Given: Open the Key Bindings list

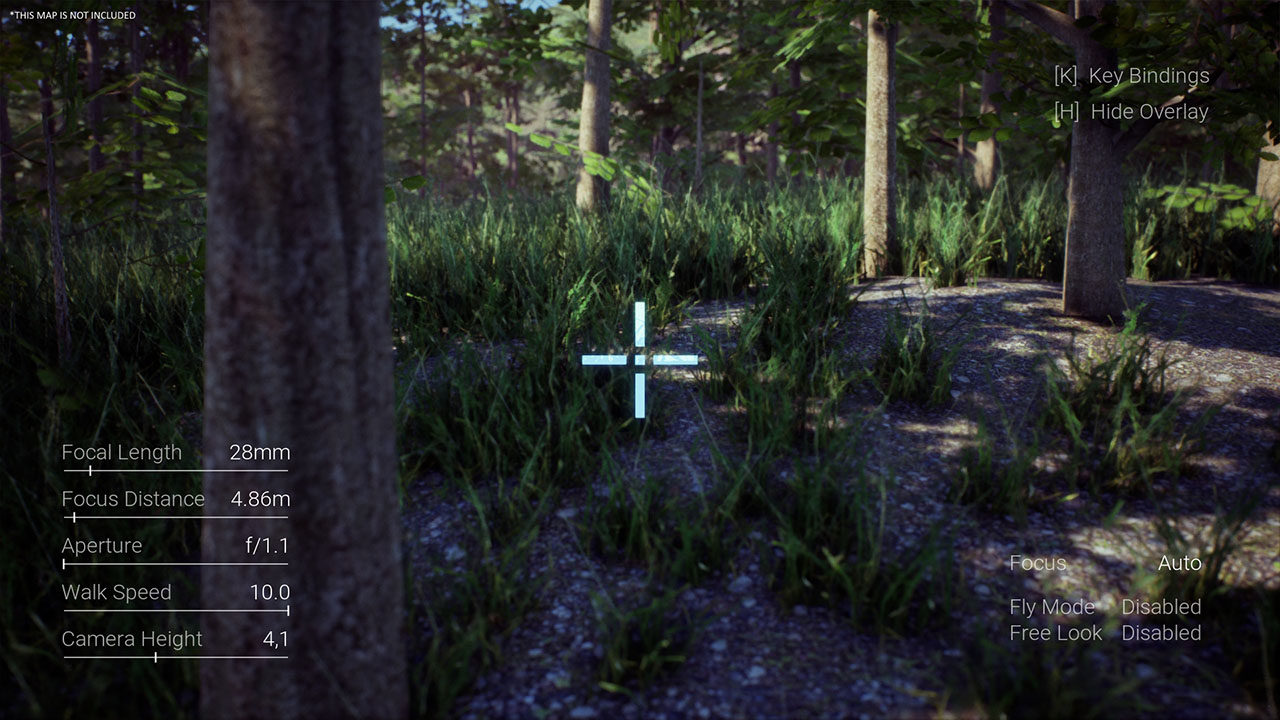Looking at the screenshot, I should coord(1131,76).
